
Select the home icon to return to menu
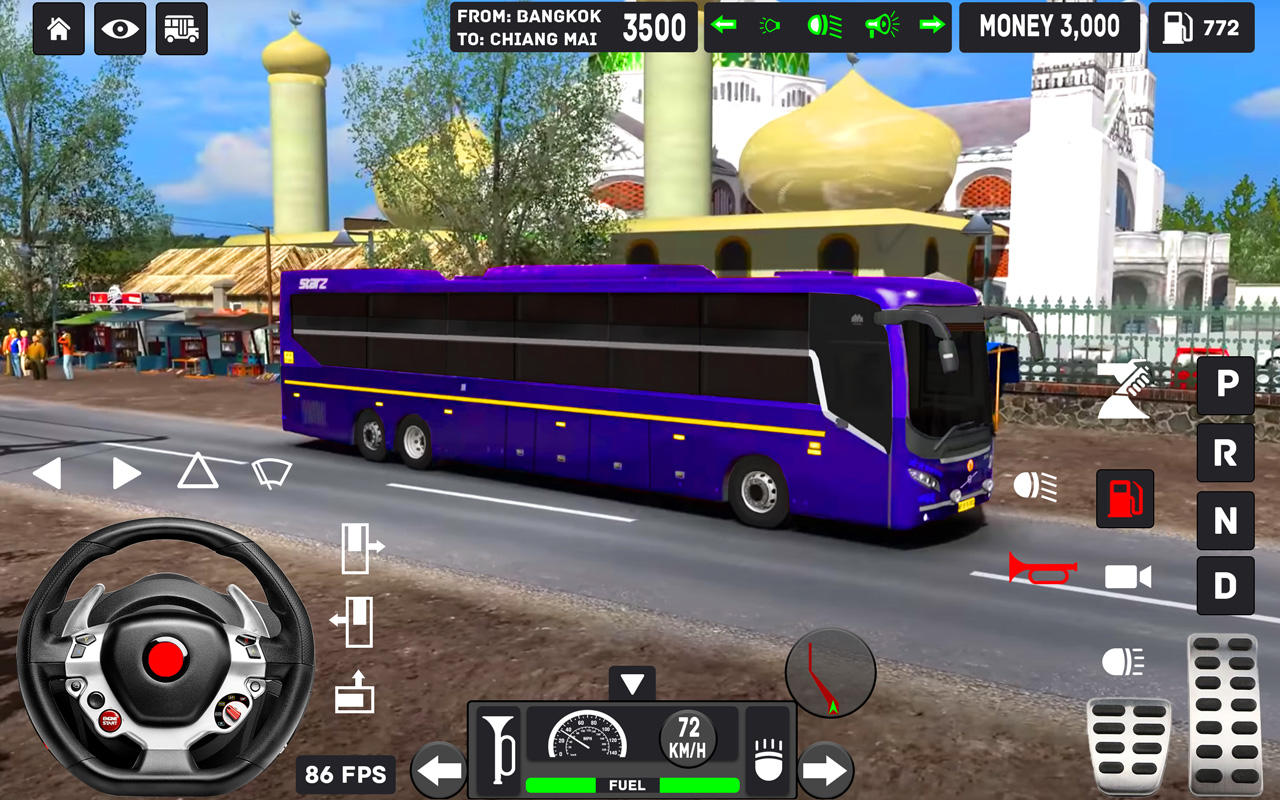[x=58, y=28]
